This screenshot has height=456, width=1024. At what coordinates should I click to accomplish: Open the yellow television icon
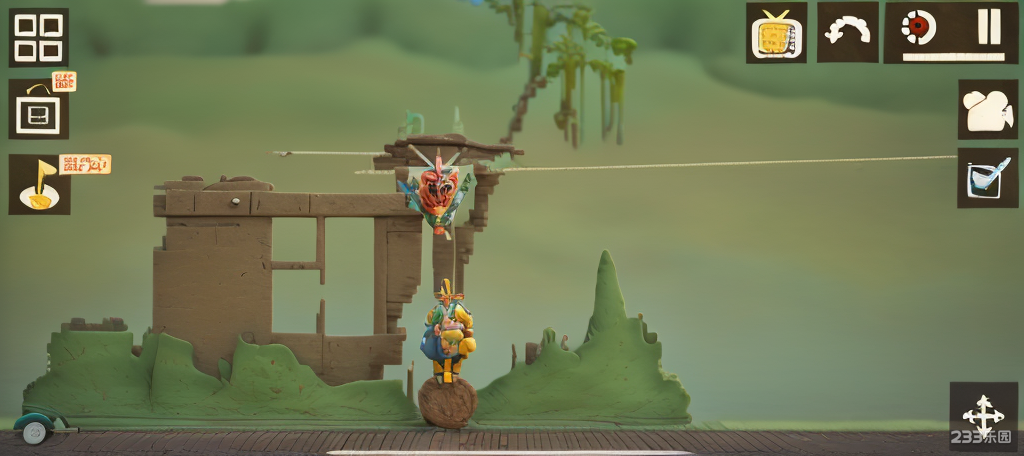pos(776,34)
